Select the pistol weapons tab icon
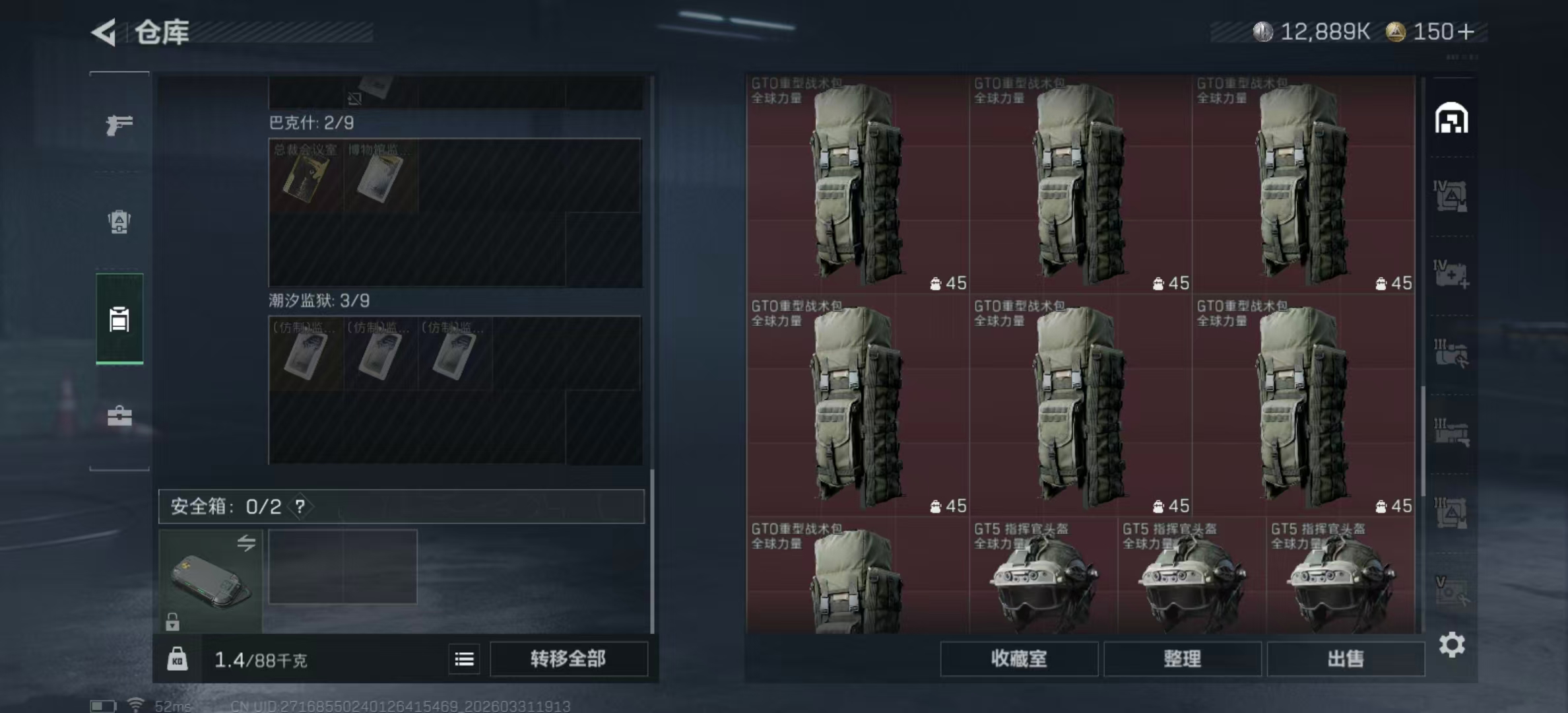The height and width of the screenshot is (713, 1568). pyautogui.click(x=119, y=124)
